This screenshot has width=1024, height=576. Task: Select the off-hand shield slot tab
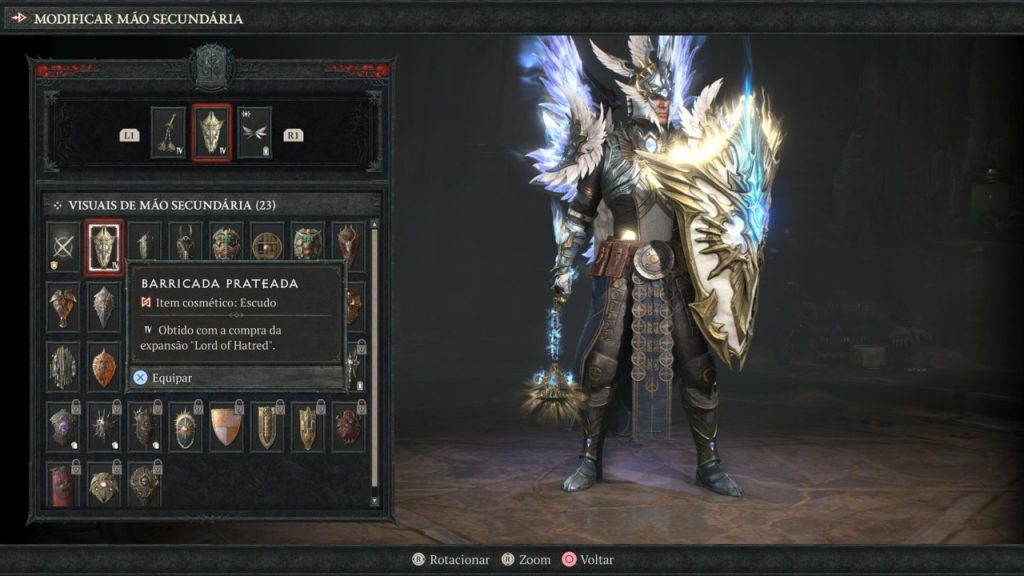[212, 132]
